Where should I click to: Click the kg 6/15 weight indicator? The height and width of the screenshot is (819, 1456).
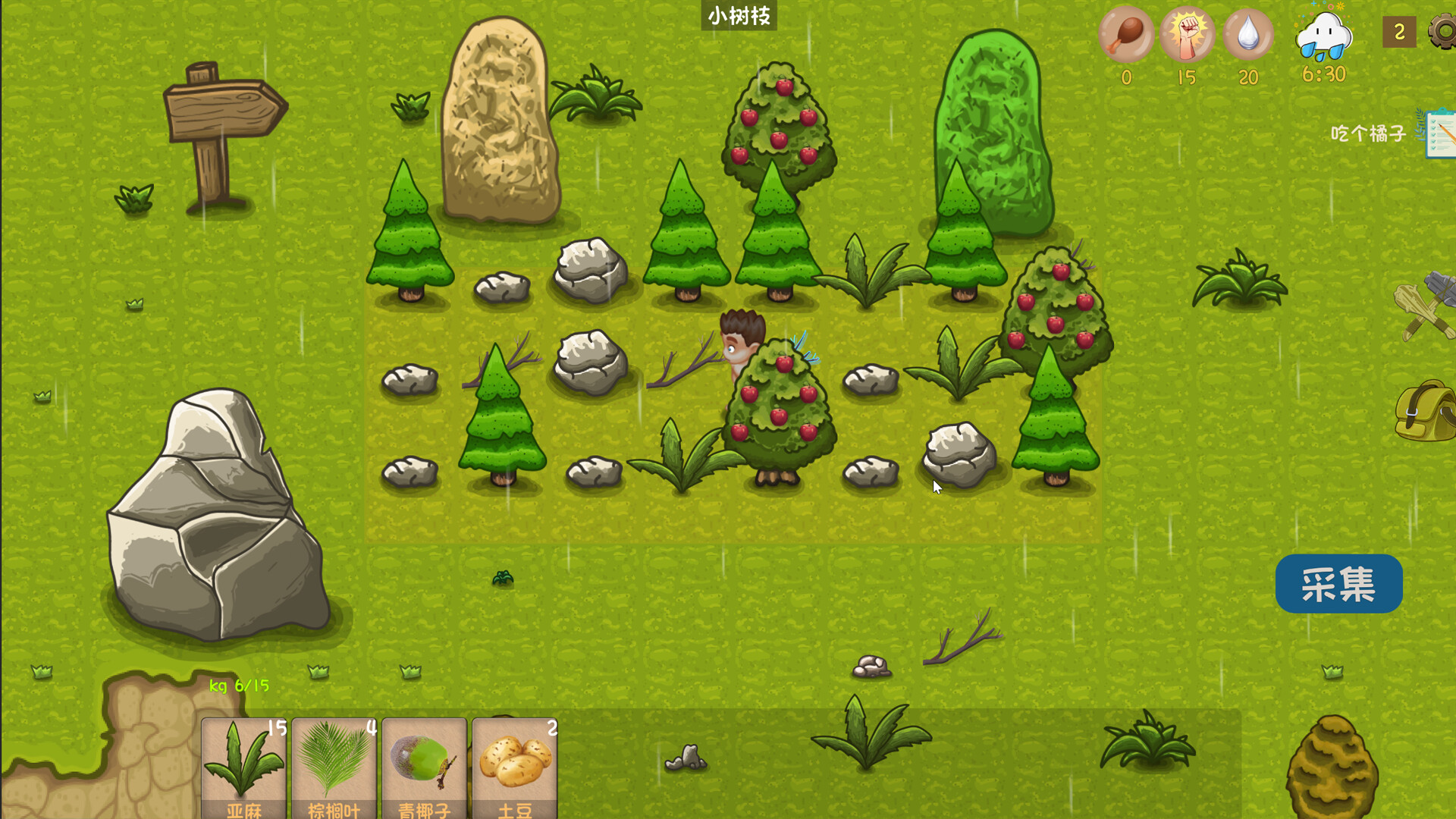click(x=239, y=686)
